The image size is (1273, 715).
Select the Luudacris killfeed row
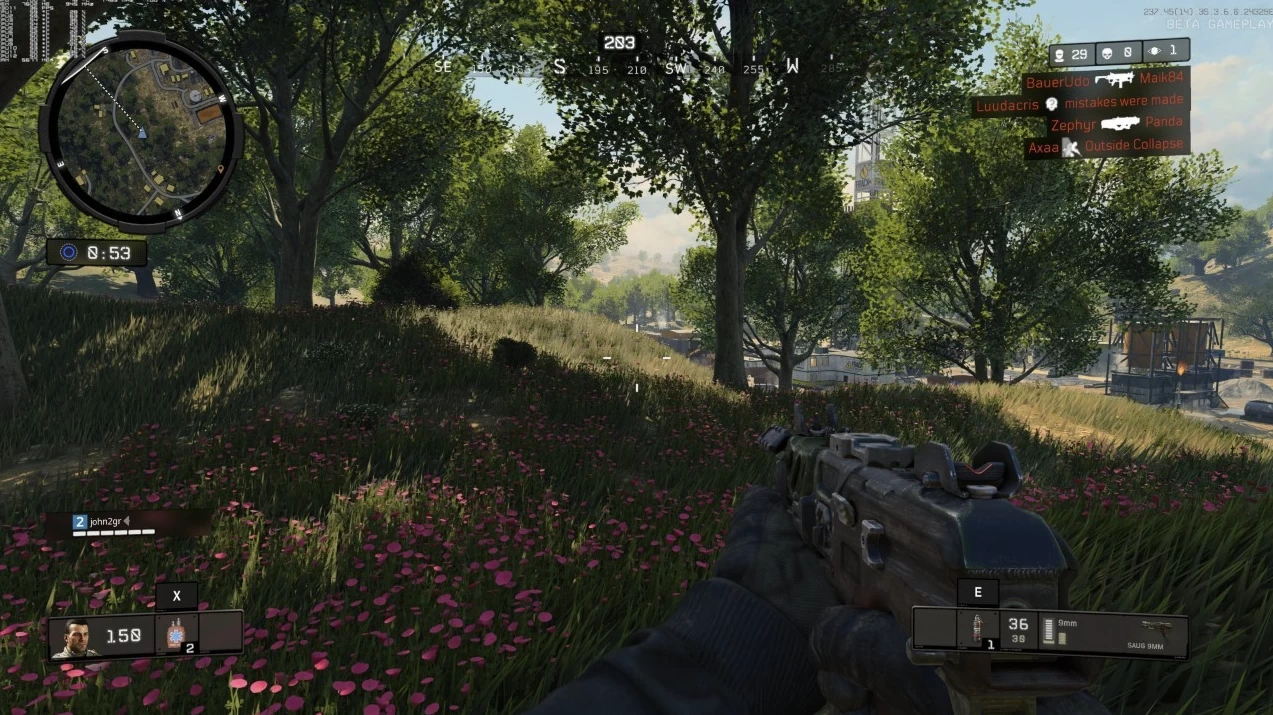1078,103
